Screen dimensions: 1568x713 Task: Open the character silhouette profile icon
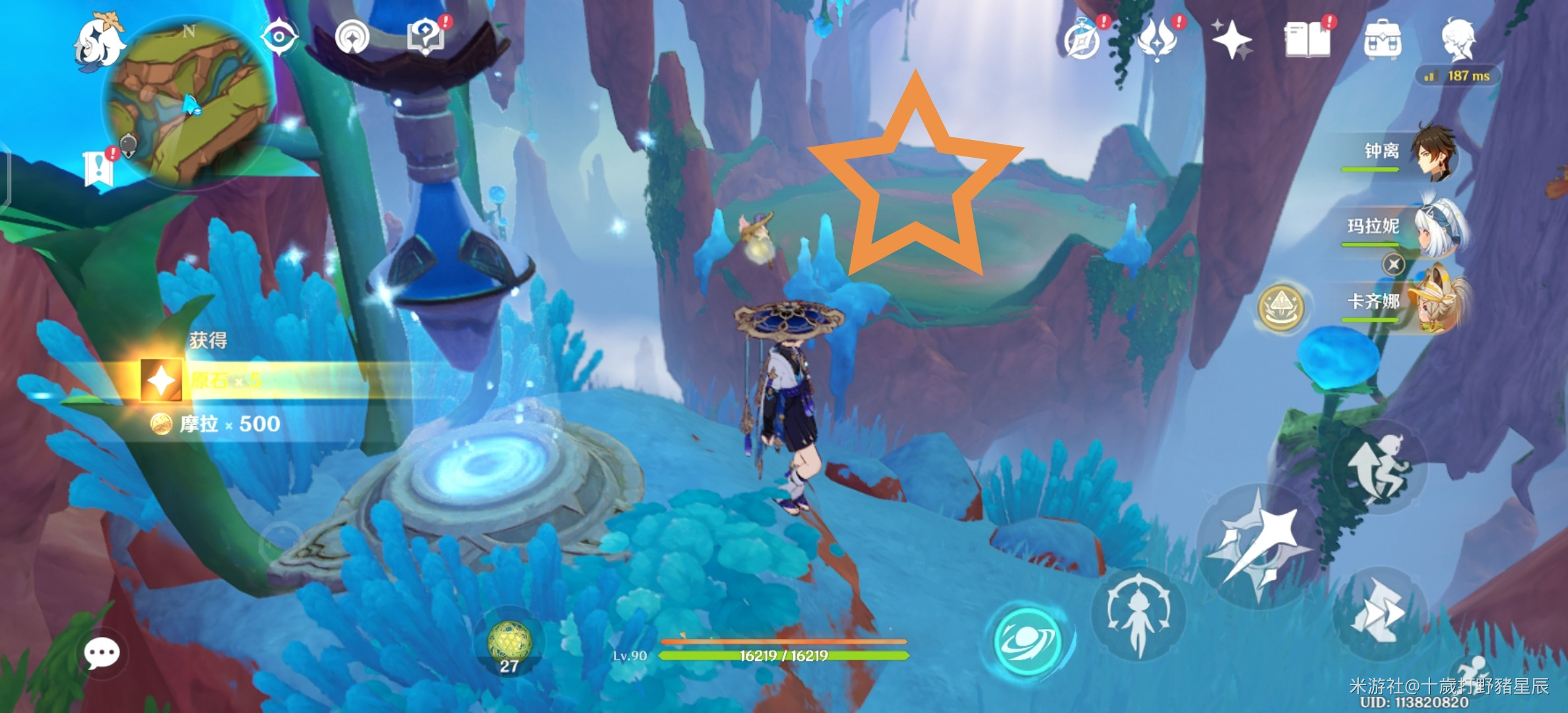pos(1458,40)
